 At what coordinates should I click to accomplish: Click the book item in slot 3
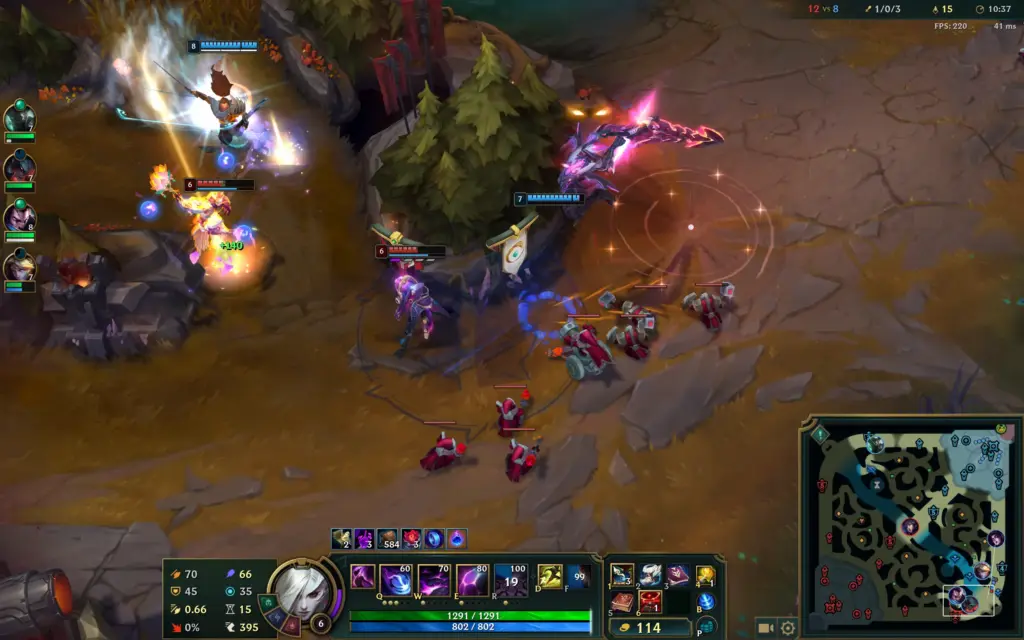click(x=678, y=575)
